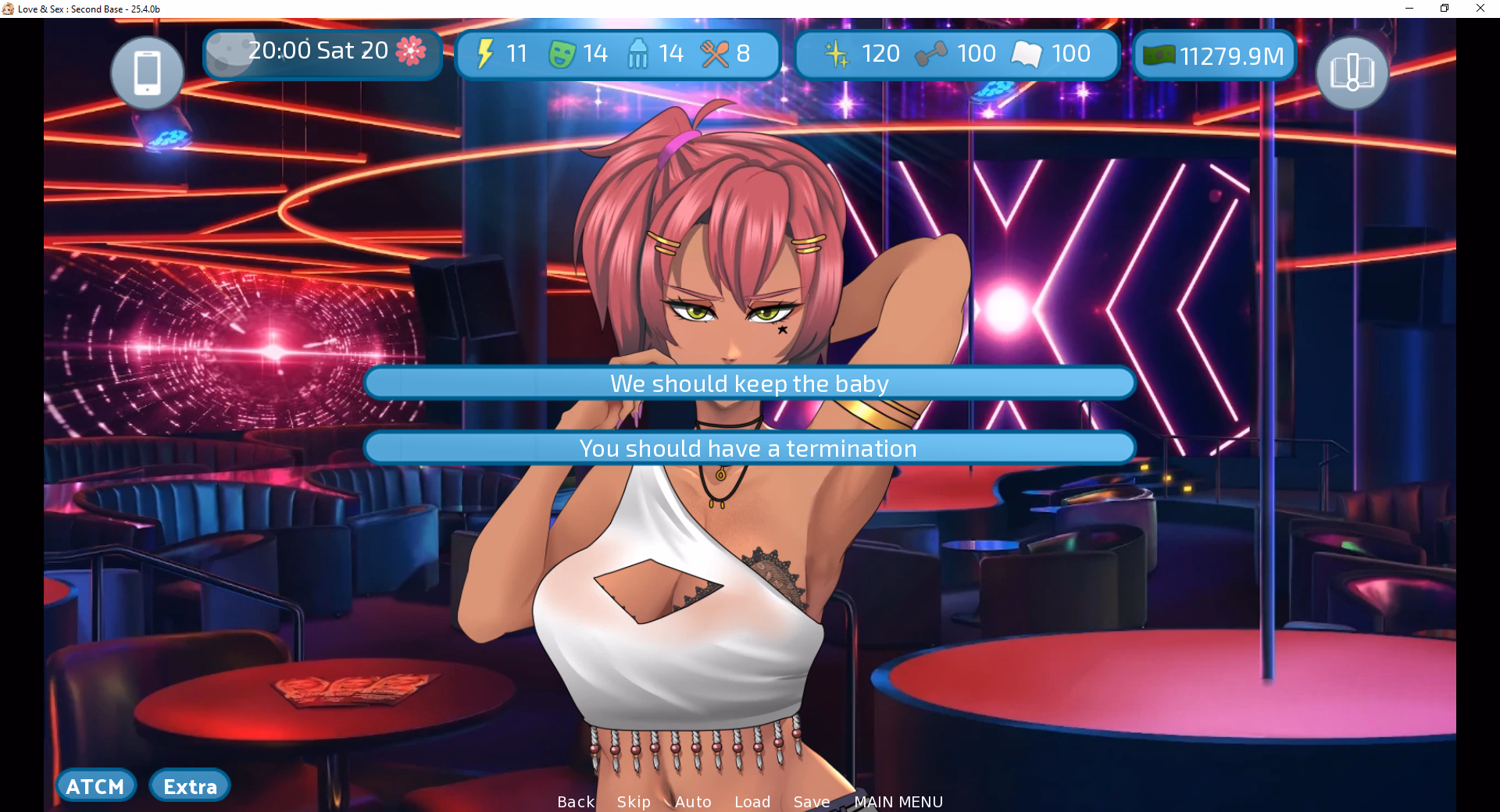Open the Extra menu

point(190,786)
